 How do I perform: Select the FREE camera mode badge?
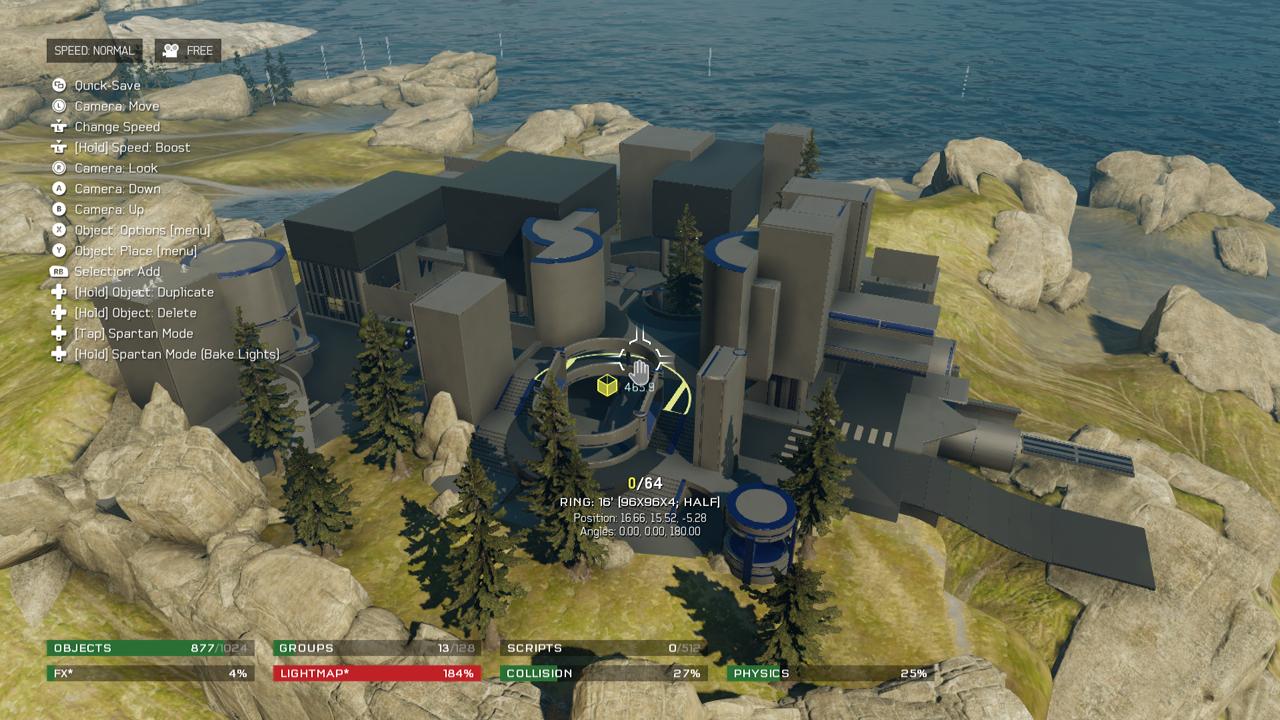click(x=188, y=51)
